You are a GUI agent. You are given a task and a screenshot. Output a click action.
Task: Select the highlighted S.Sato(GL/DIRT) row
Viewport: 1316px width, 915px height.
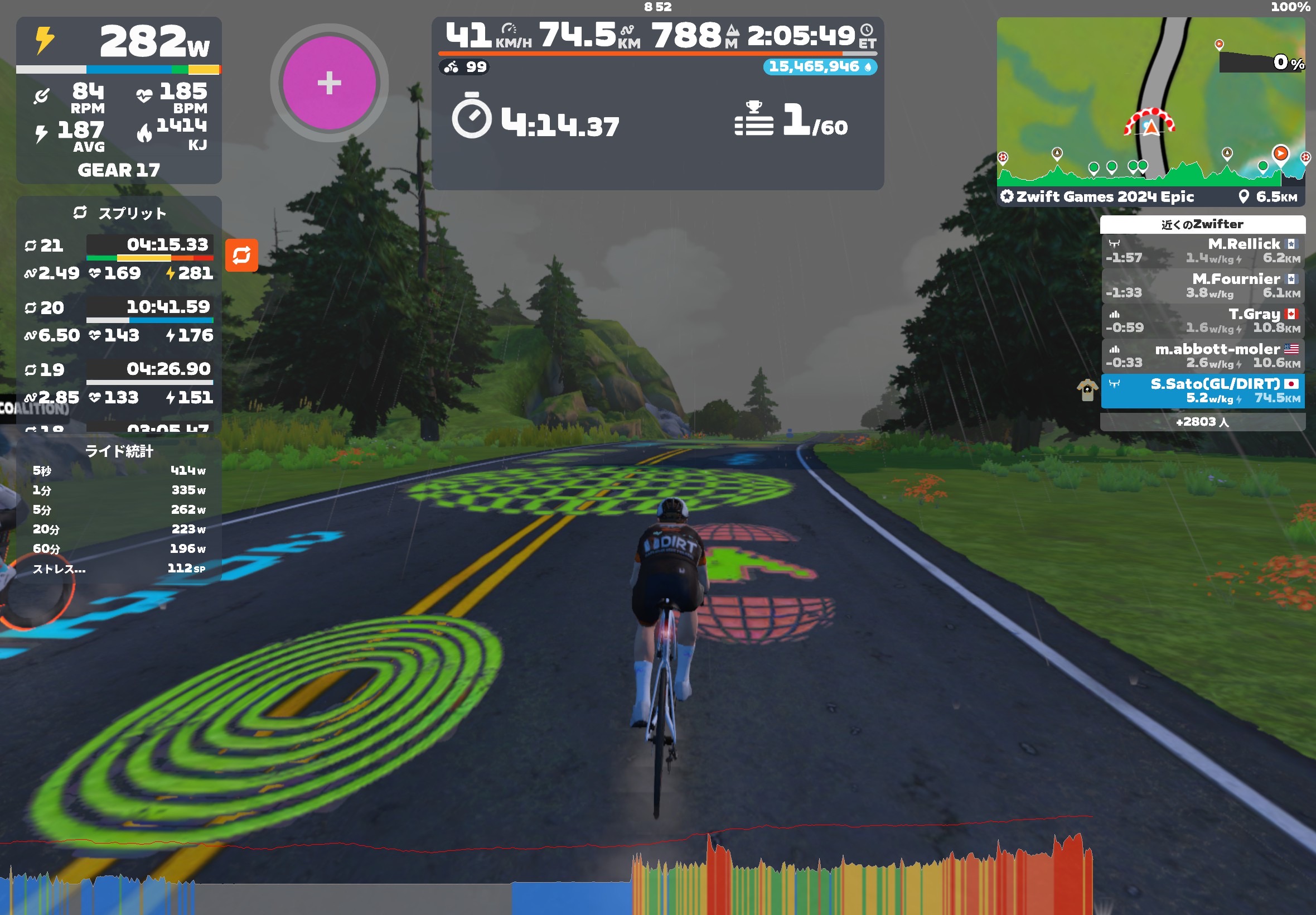click(1202, 391)
